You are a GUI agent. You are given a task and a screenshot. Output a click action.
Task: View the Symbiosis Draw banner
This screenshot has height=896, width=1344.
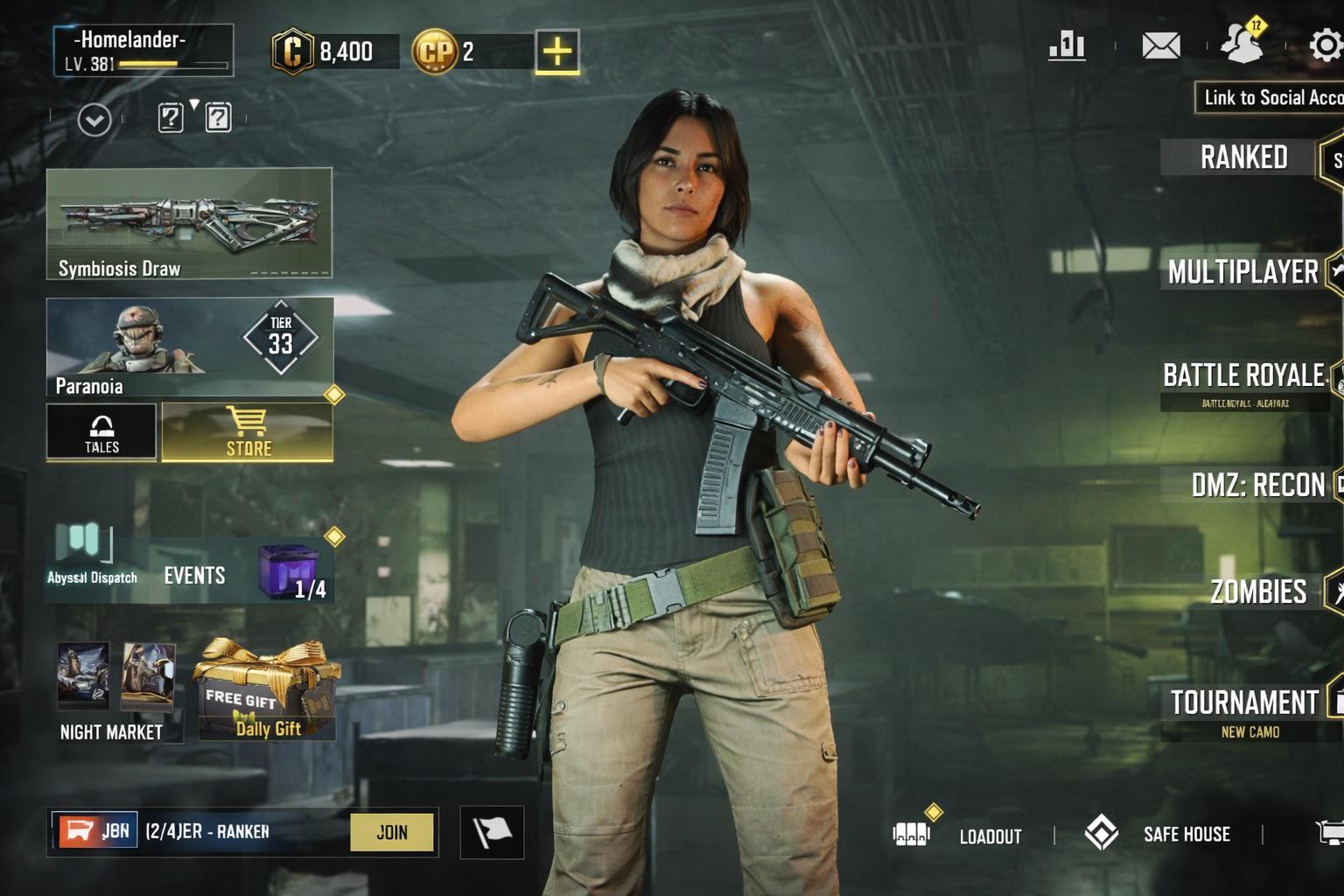coord(189,224)
